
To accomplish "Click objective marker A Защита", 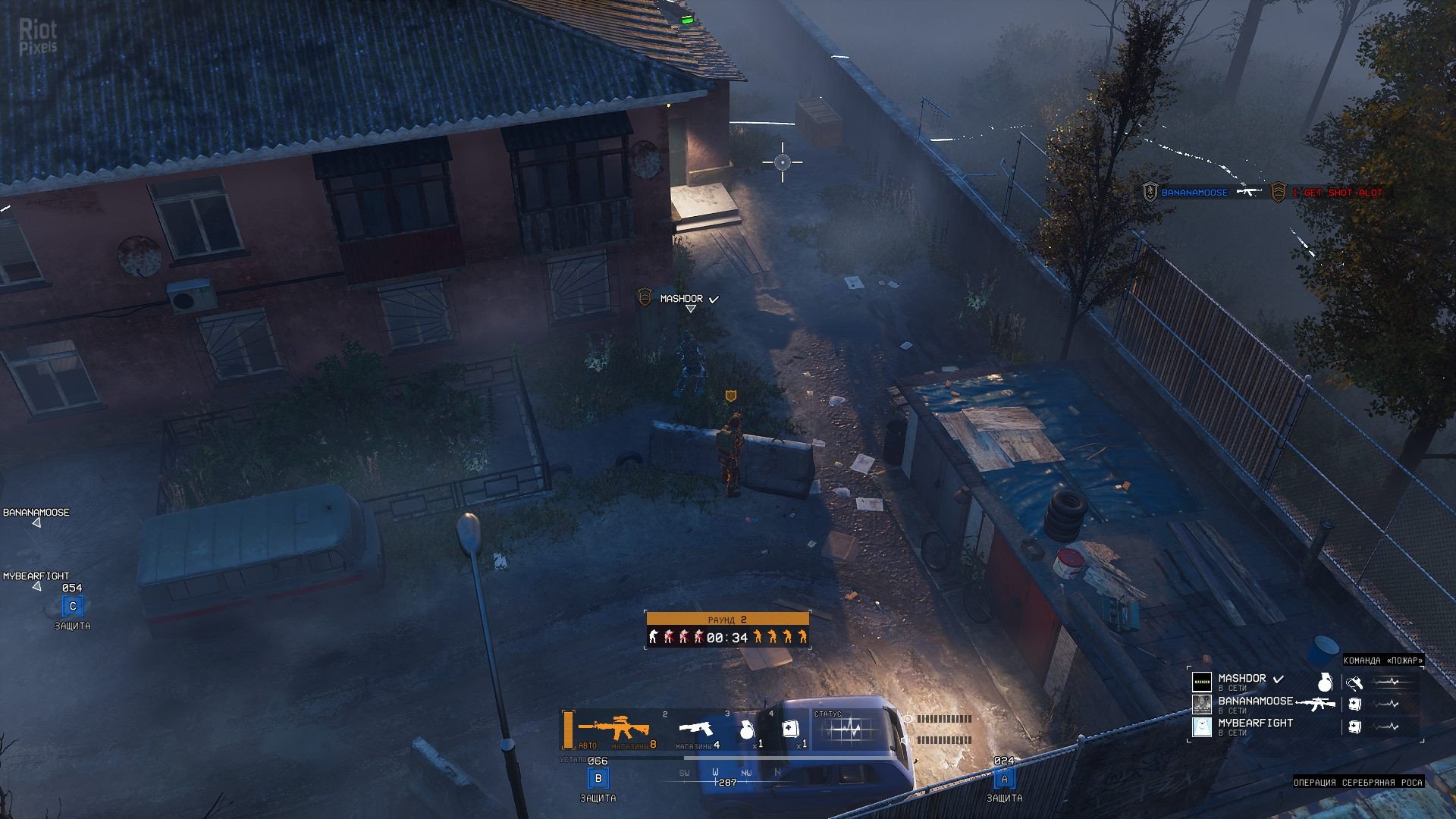I will [x=1004, y=779].
